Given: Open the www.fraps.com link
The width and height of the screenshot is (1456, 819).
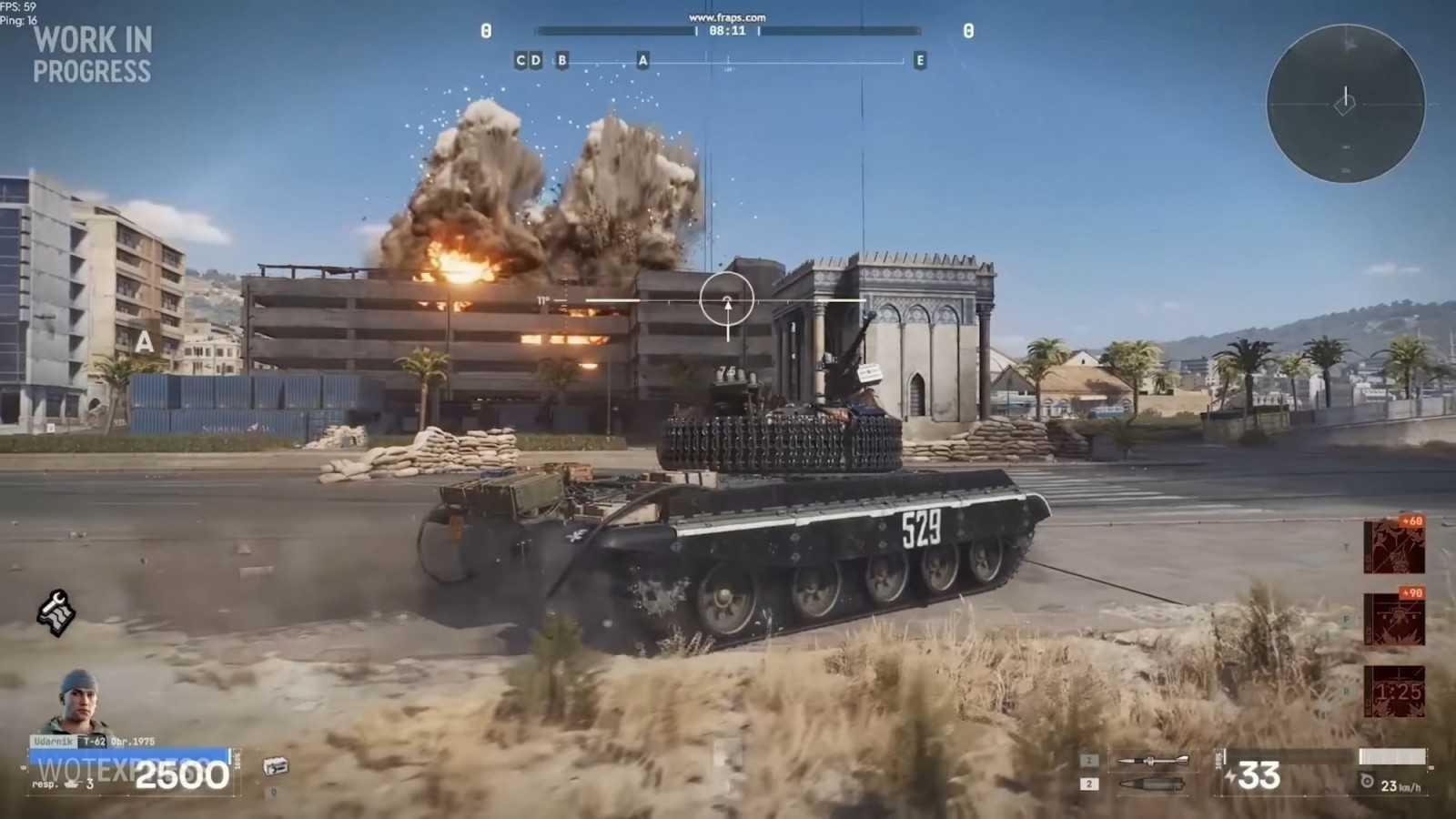Looking at the screenshot, I should pyautogui.click(x=729, y=16).
